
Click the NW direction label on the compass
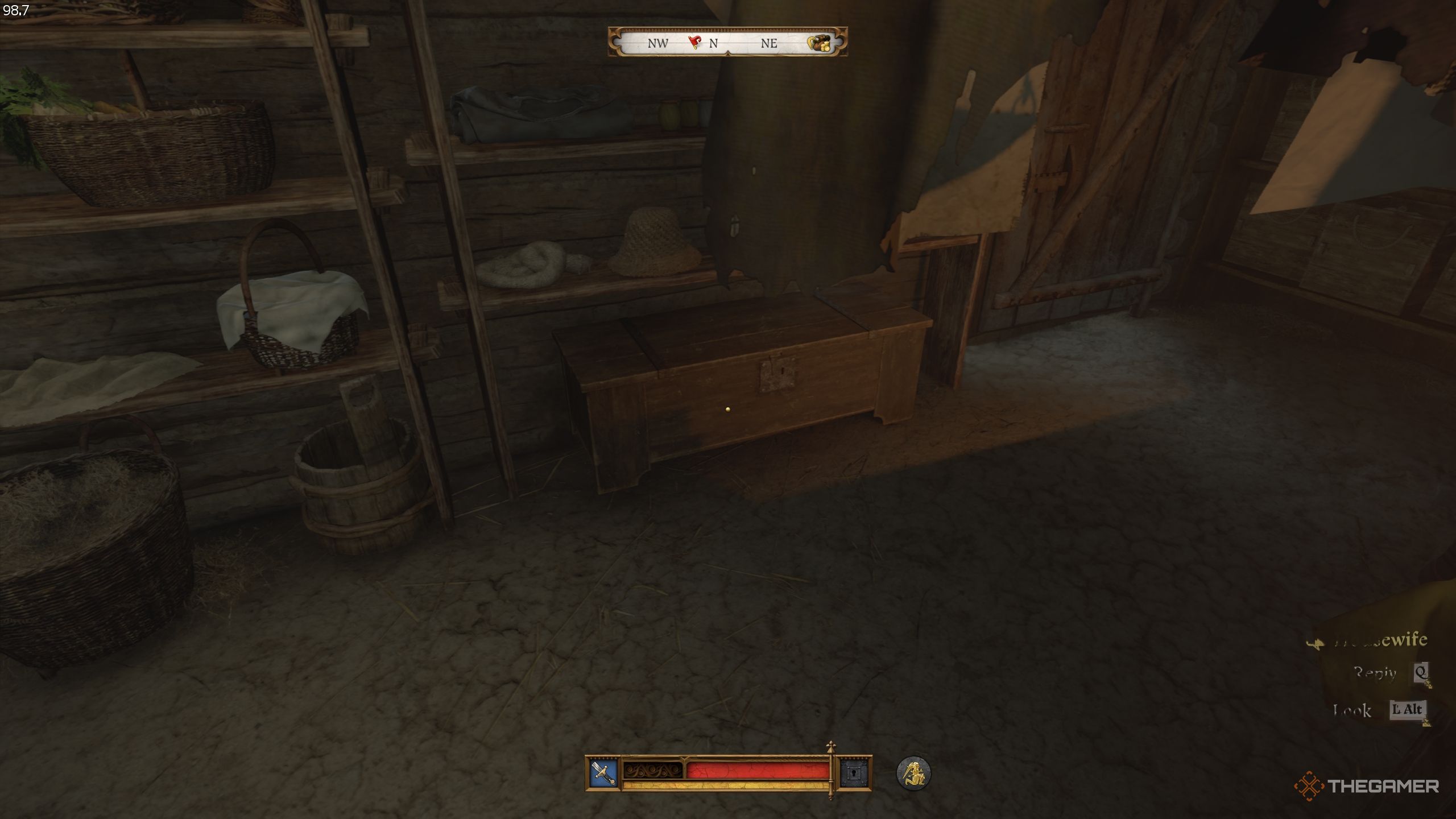(657, 43)
